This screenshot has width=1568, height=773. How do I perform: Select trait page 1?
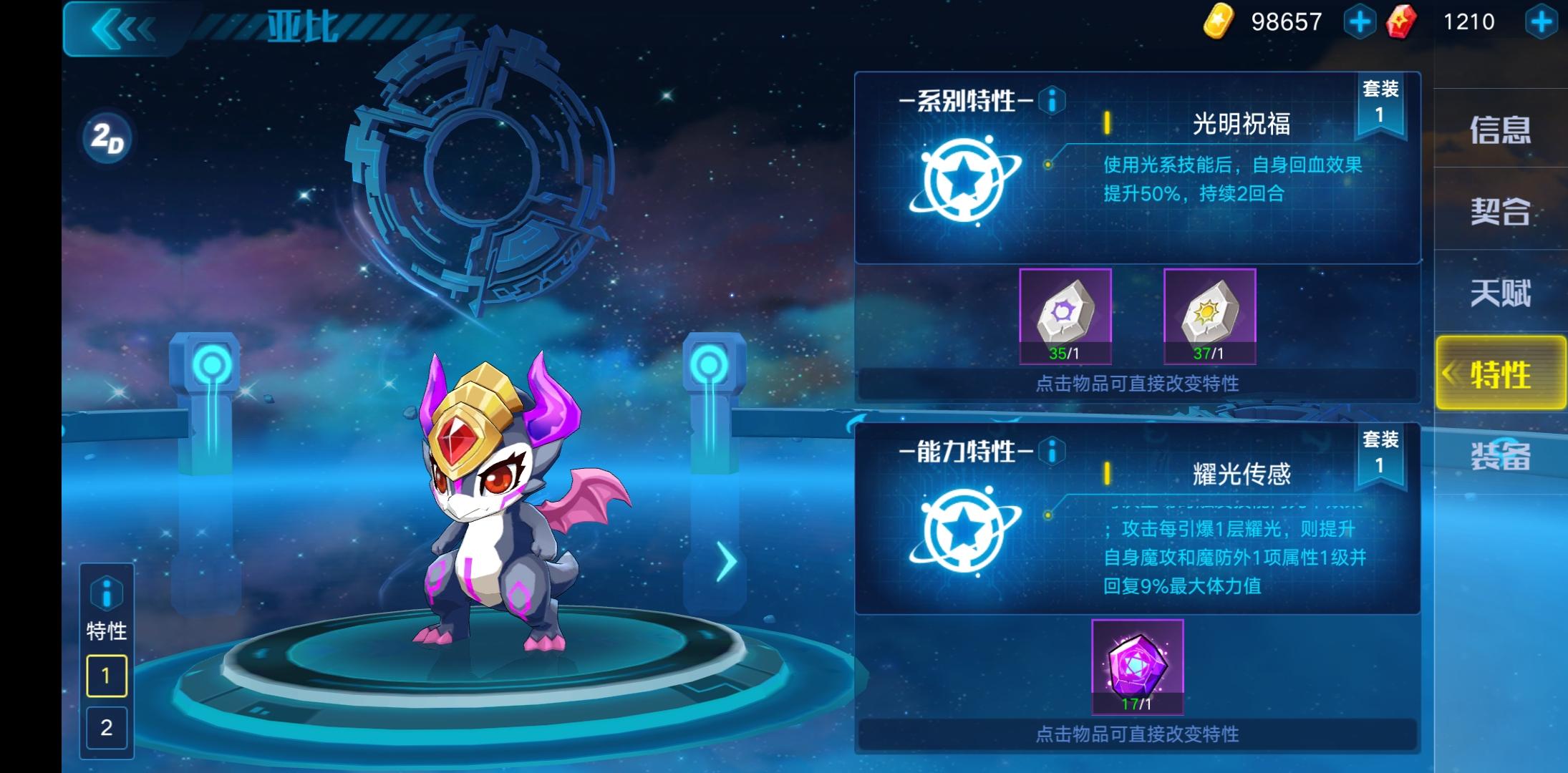(106, 675)
